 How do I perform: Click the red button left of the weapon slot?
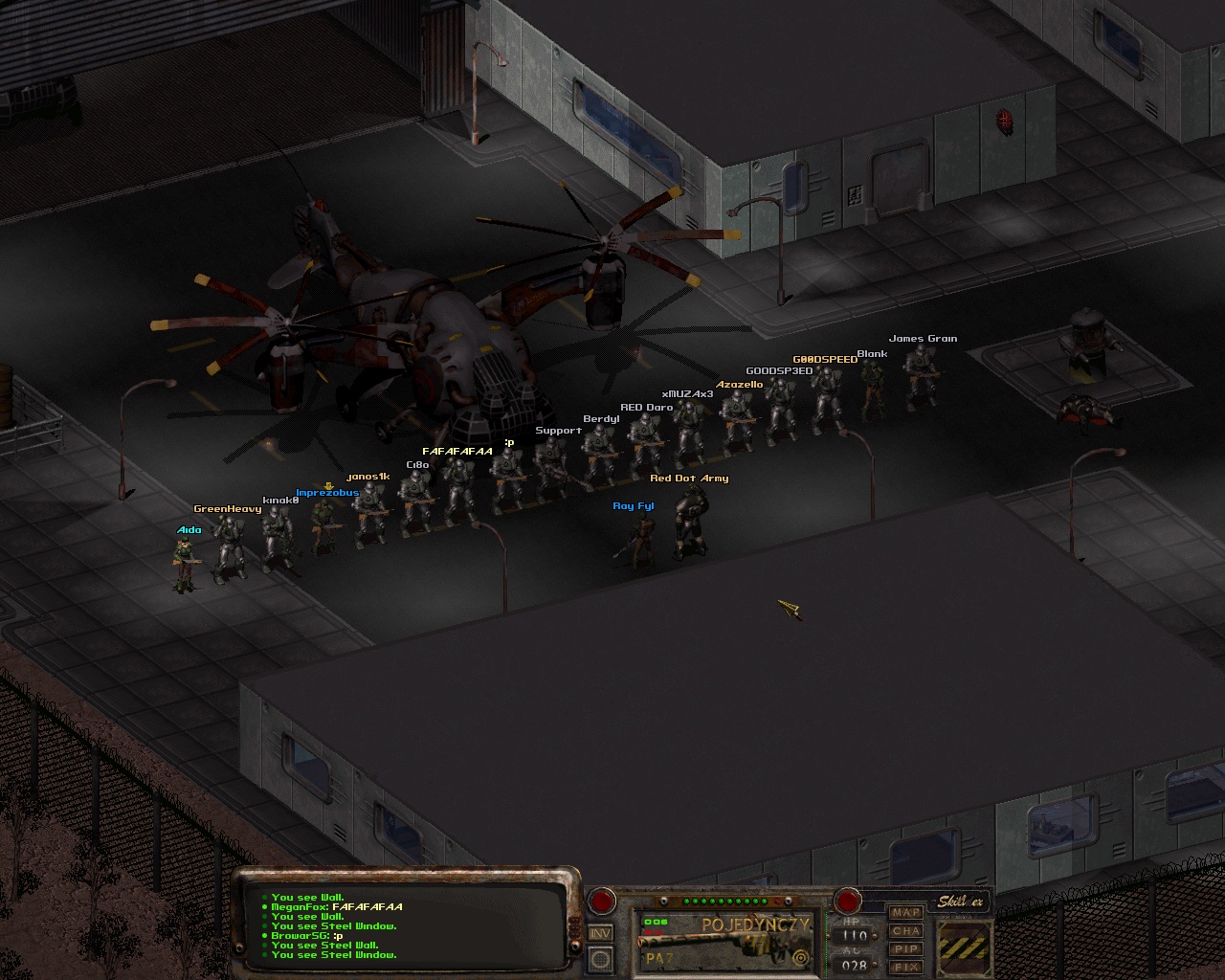click(x=602, y=901)
